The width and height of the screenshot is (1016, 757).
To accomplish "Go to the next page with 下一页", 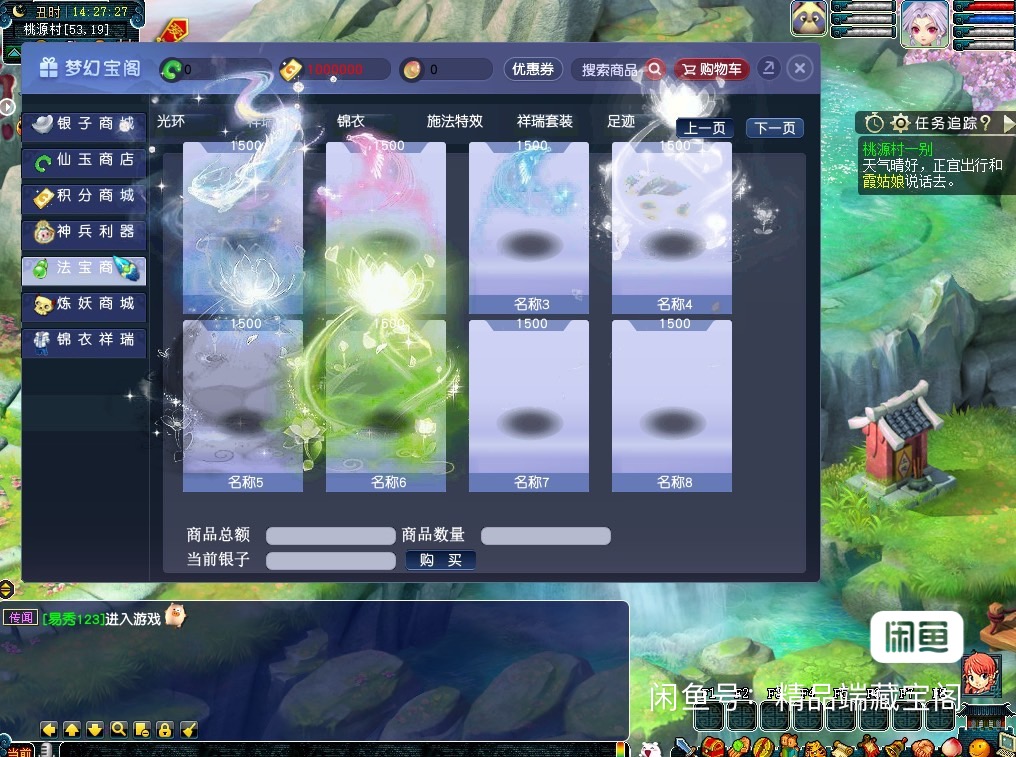I will tap(775, 128).
